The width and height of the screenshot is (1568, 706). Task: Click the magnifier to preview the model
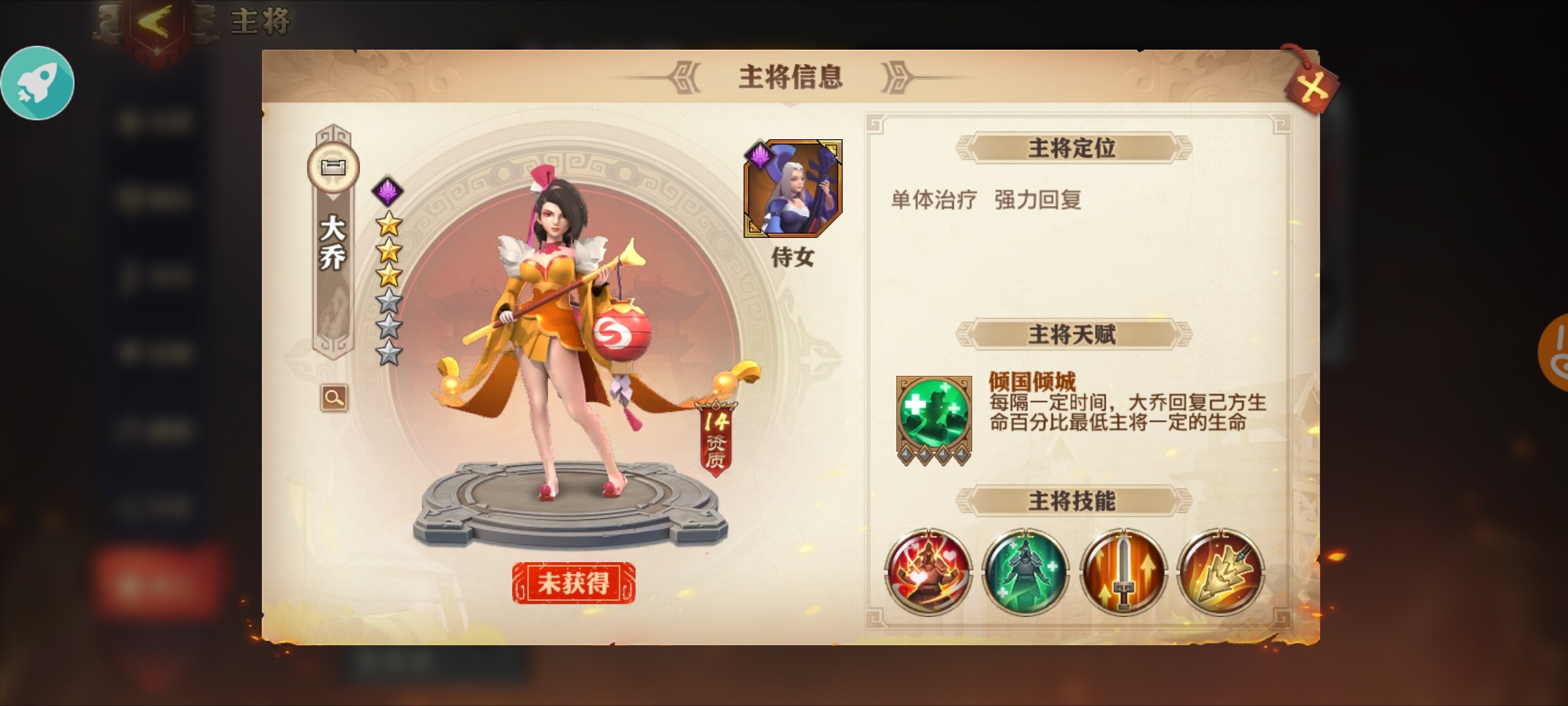(x=333, y=397)
